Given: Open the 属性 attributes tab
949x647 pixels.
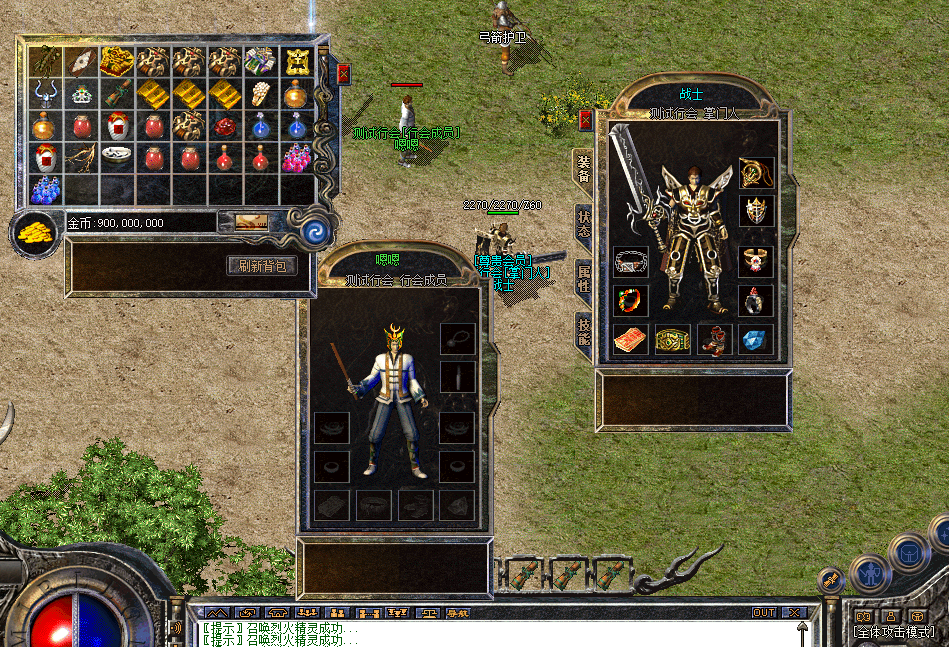Looking at the screenshot, I should pyautogui.click(x=583, y=279).
